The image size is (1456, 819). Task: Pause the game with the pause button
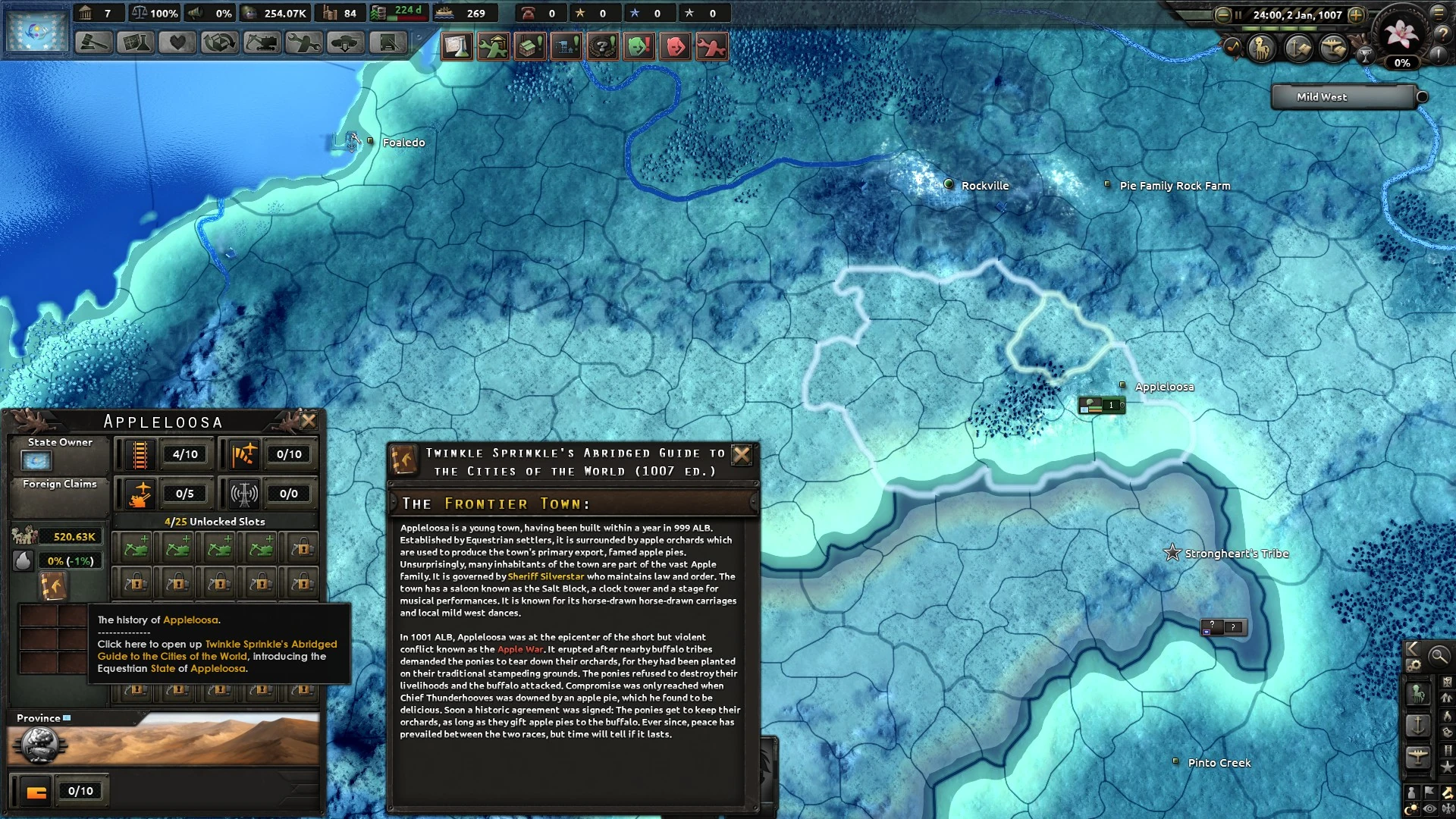[1238, 15]
